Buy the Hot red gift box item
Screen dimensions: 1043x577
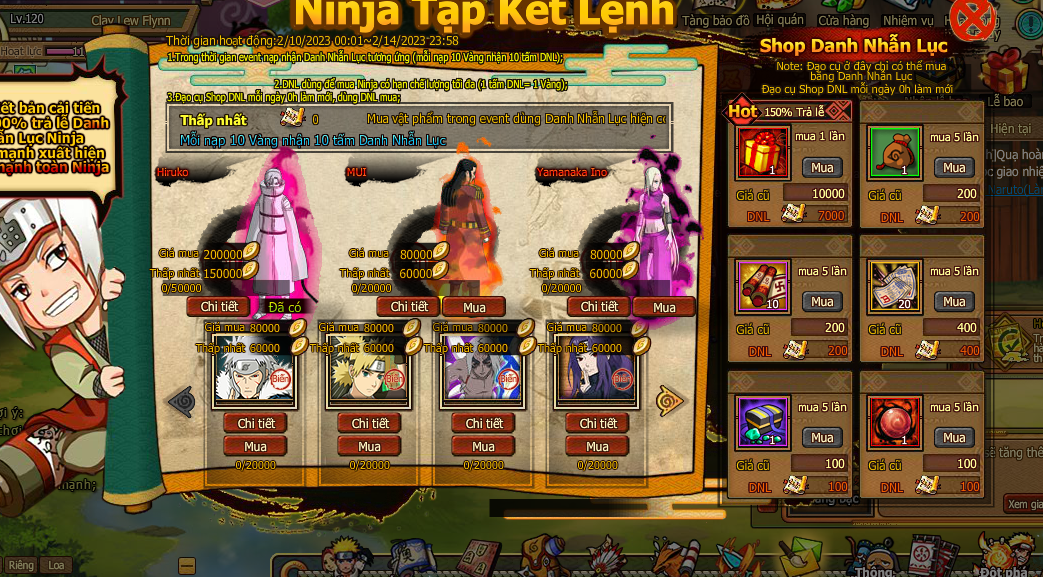click(x=822, y=167)
